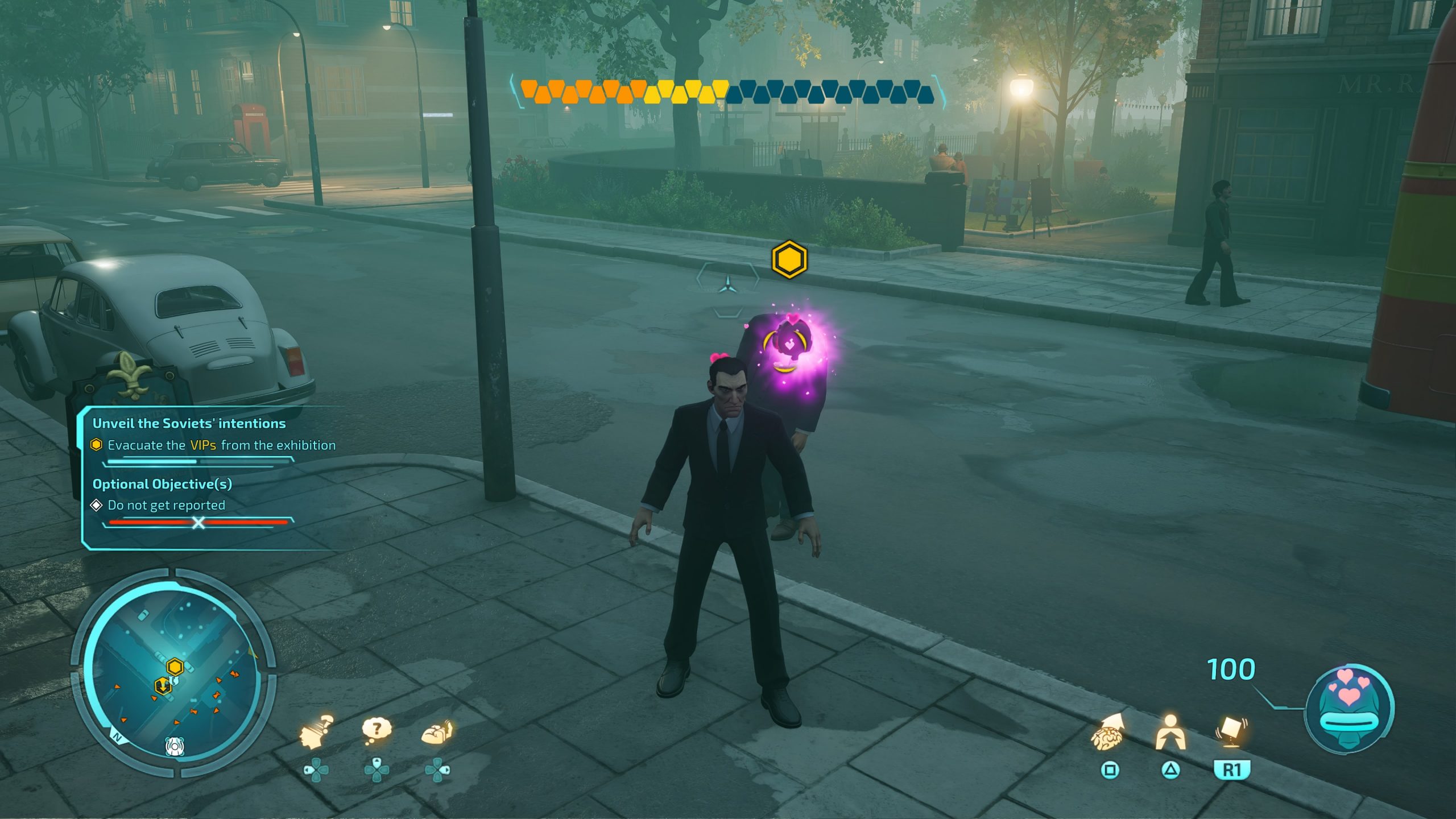Image resolution: width=1456 pixels, height=819 pixels.
Task: Click the yellow hexagon objective waypoint marker
Action: (789, 259)
